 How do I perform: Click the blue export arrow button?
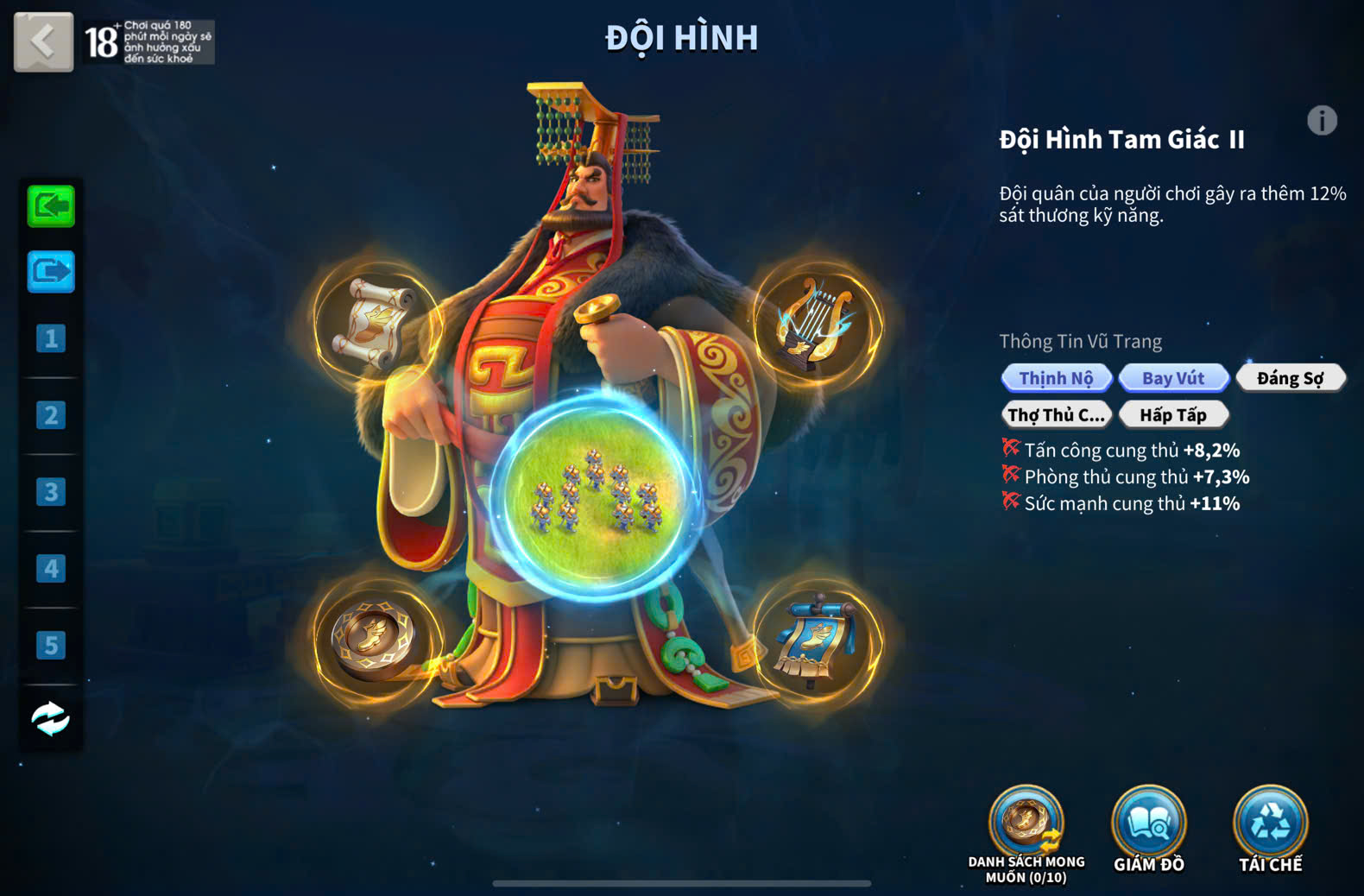coord(51,272)
